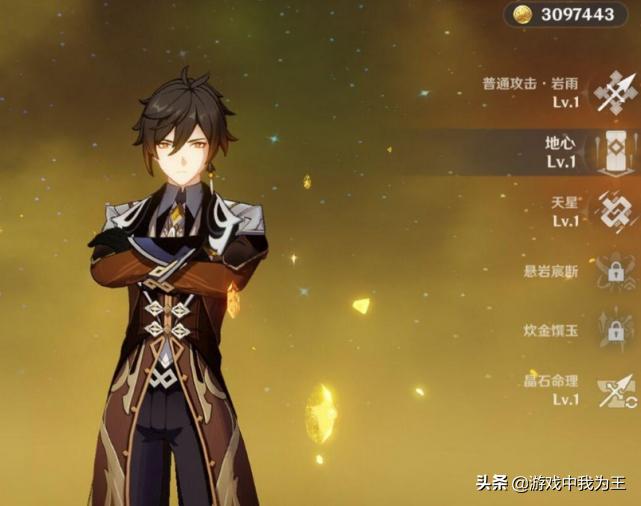
Task: Choose the 天星 elemental burst talent
Action: point(614,210)
